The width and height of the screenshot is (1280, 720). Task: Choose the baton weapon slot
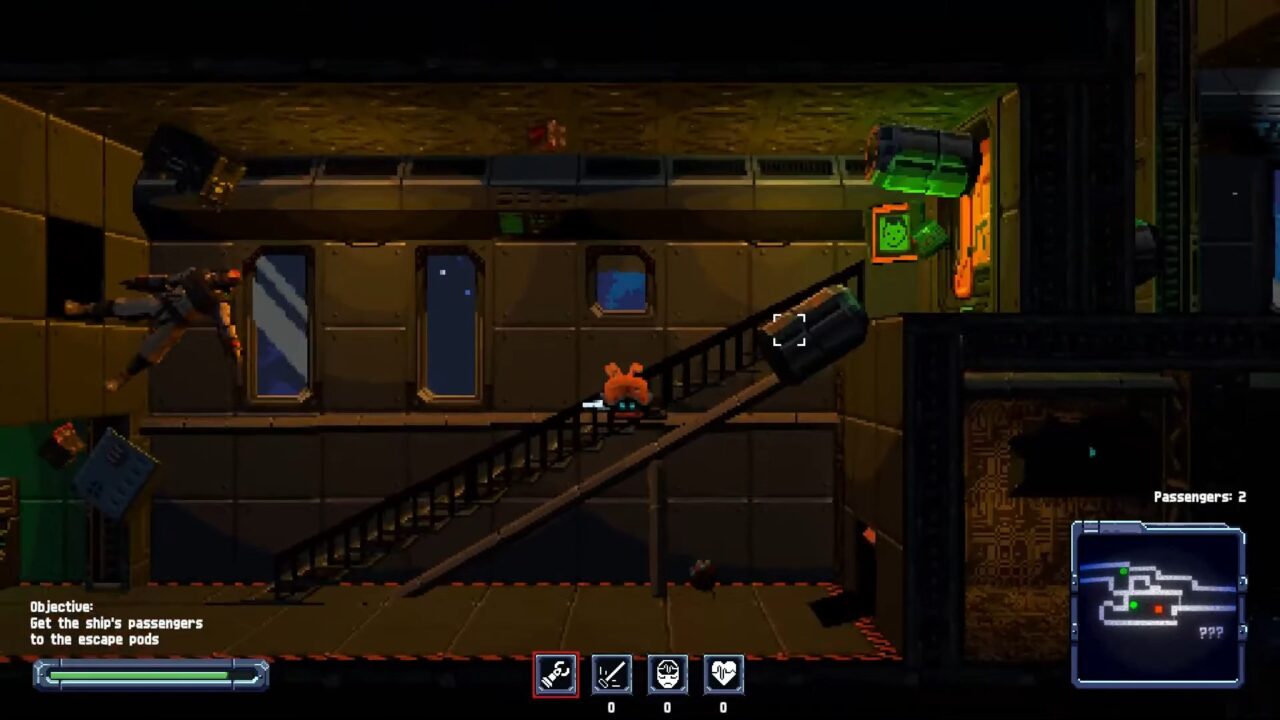[611, 674]
